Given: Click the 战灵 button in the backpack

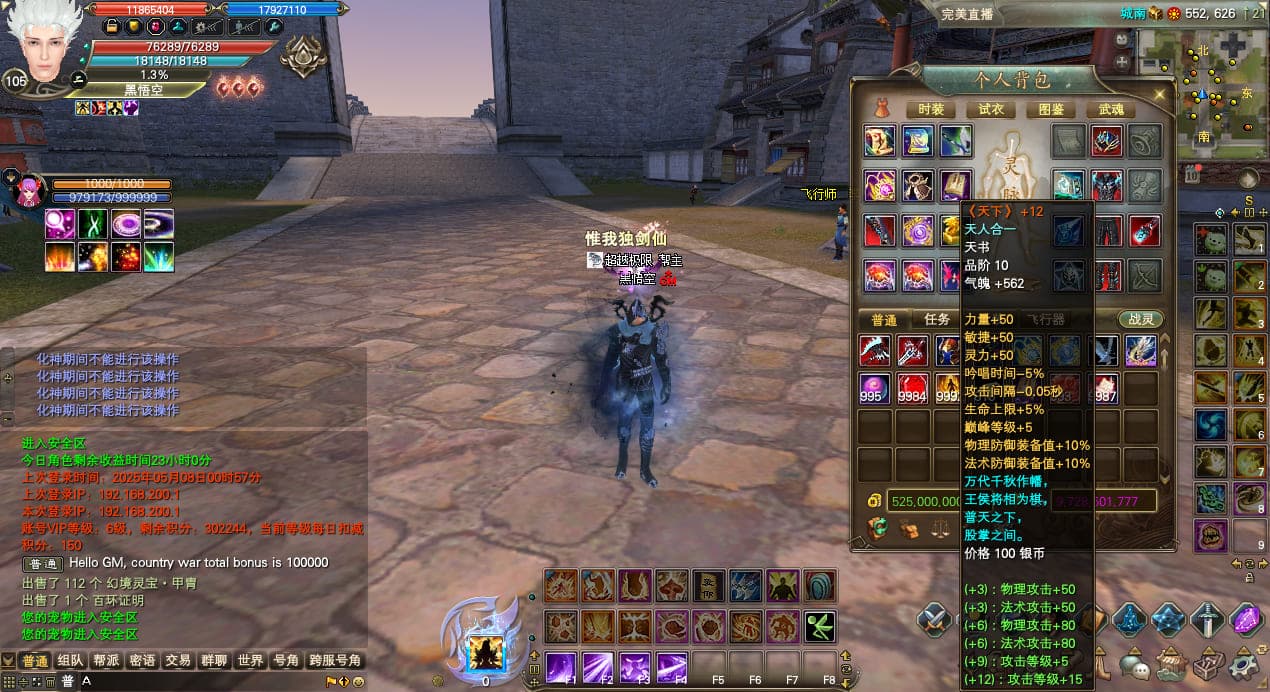Looking at the screenshot, I should pos(1141,320).
